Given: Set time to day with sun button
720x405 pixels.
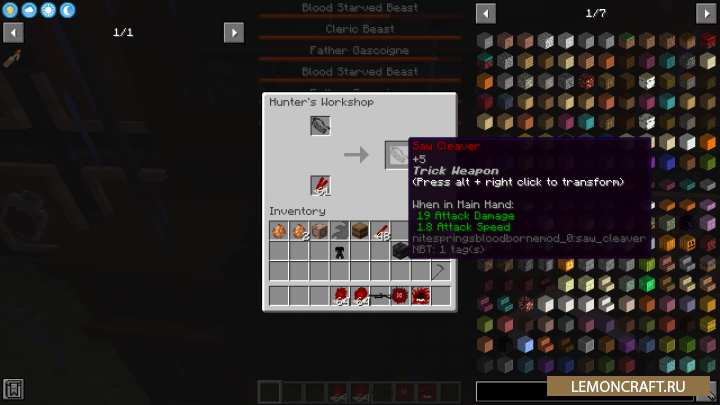Looking at the screenshot, I should click(48, 10).
